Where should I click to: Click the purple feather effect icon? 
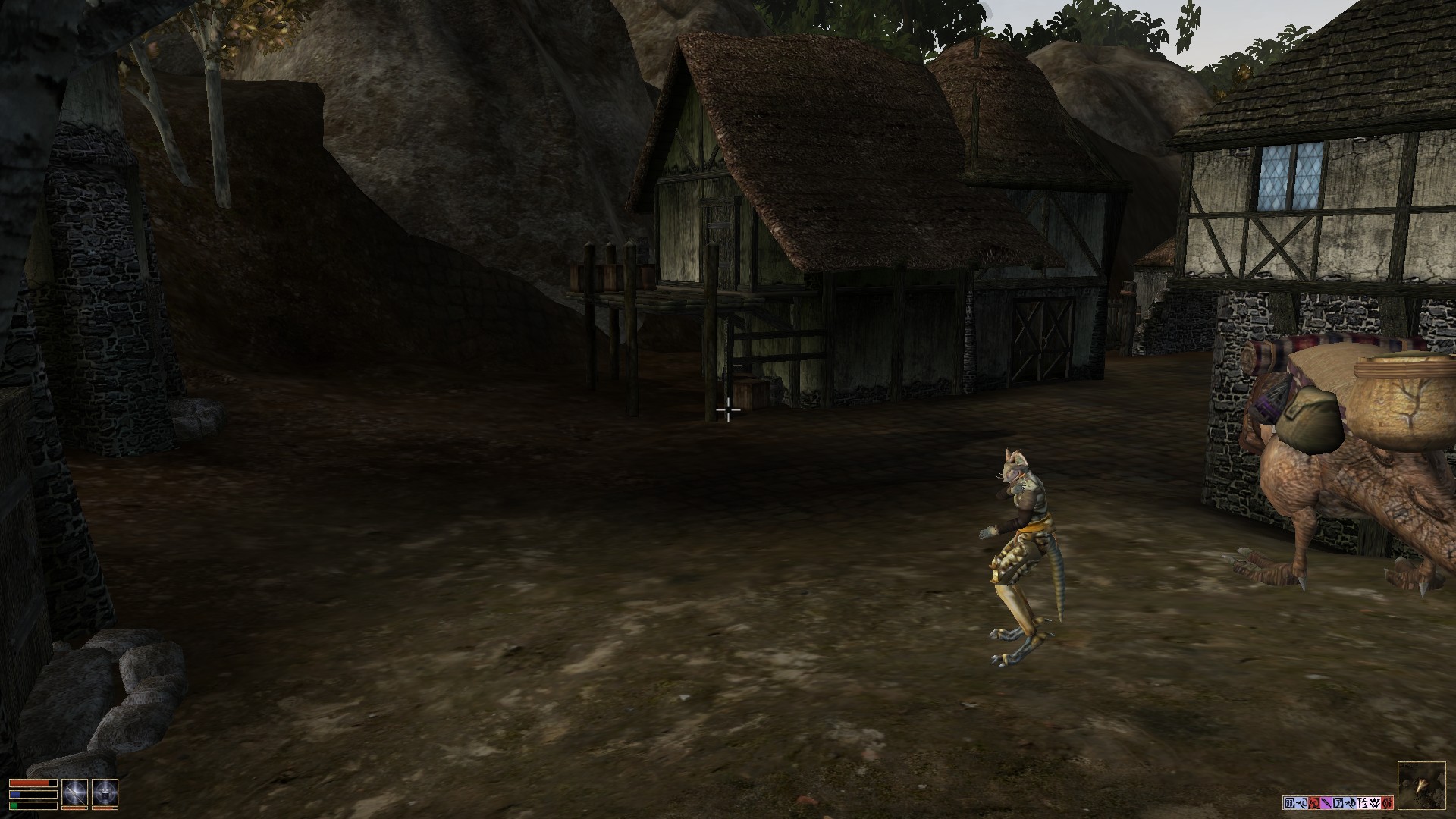(x=1326, y=802)
